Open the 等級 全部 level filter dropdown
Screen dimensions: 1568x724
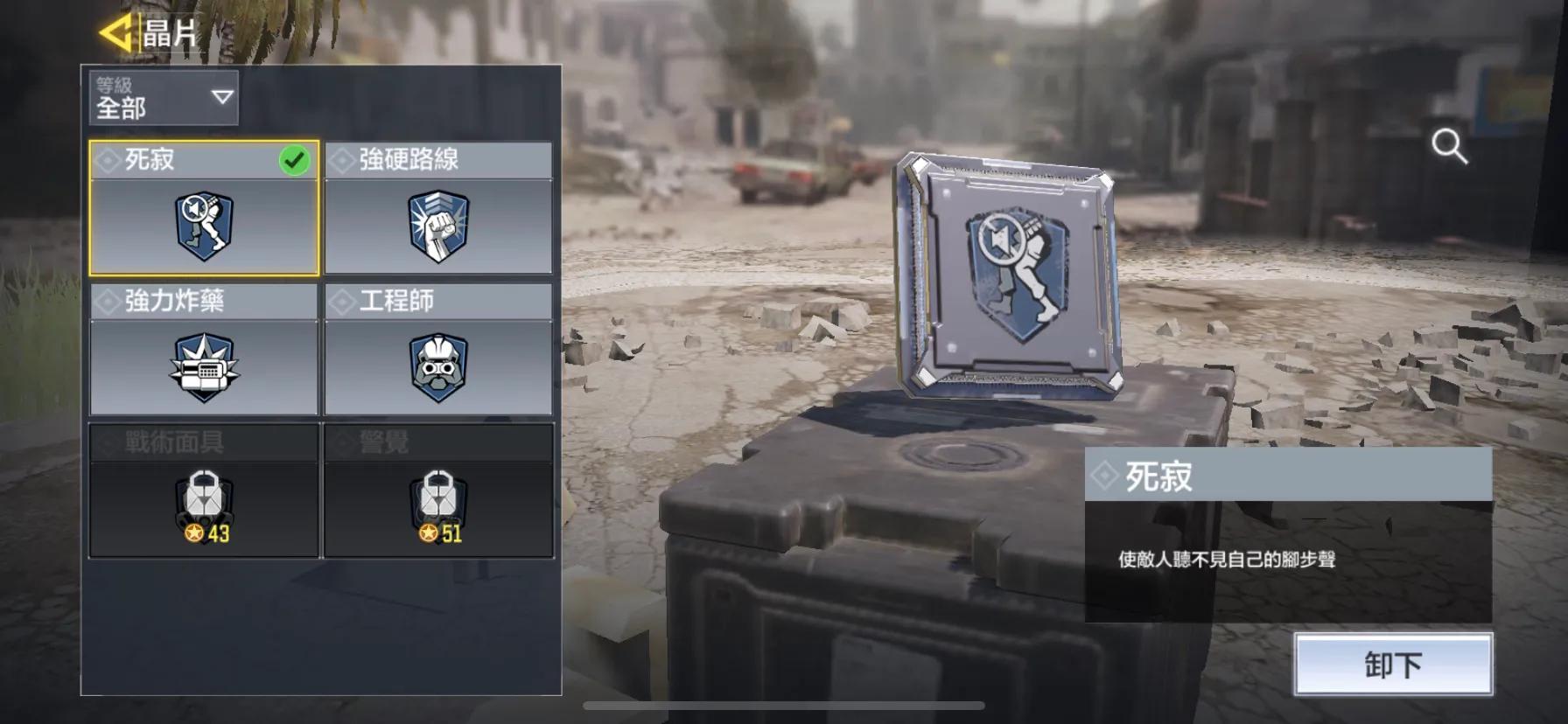[164, 97]
